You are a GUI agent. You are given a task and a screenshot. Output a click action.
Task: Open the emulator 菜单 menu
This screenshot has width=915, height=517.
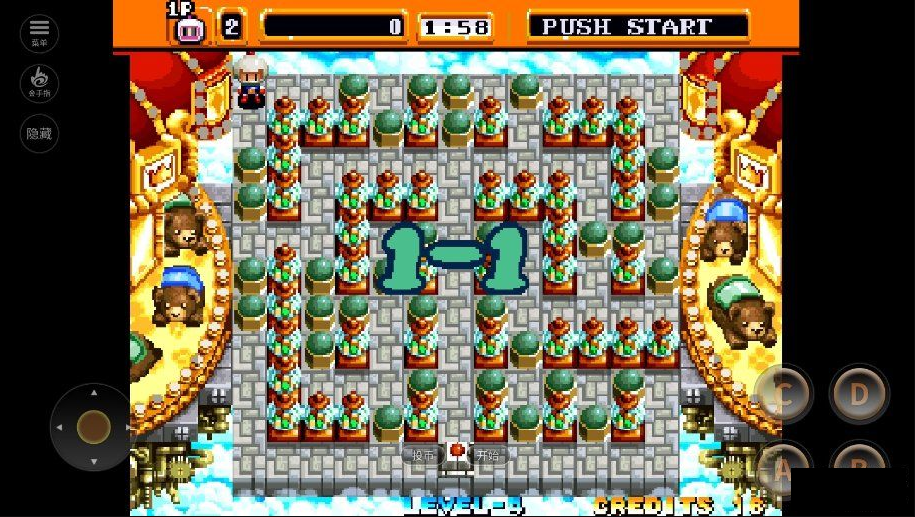click(39, 33)
